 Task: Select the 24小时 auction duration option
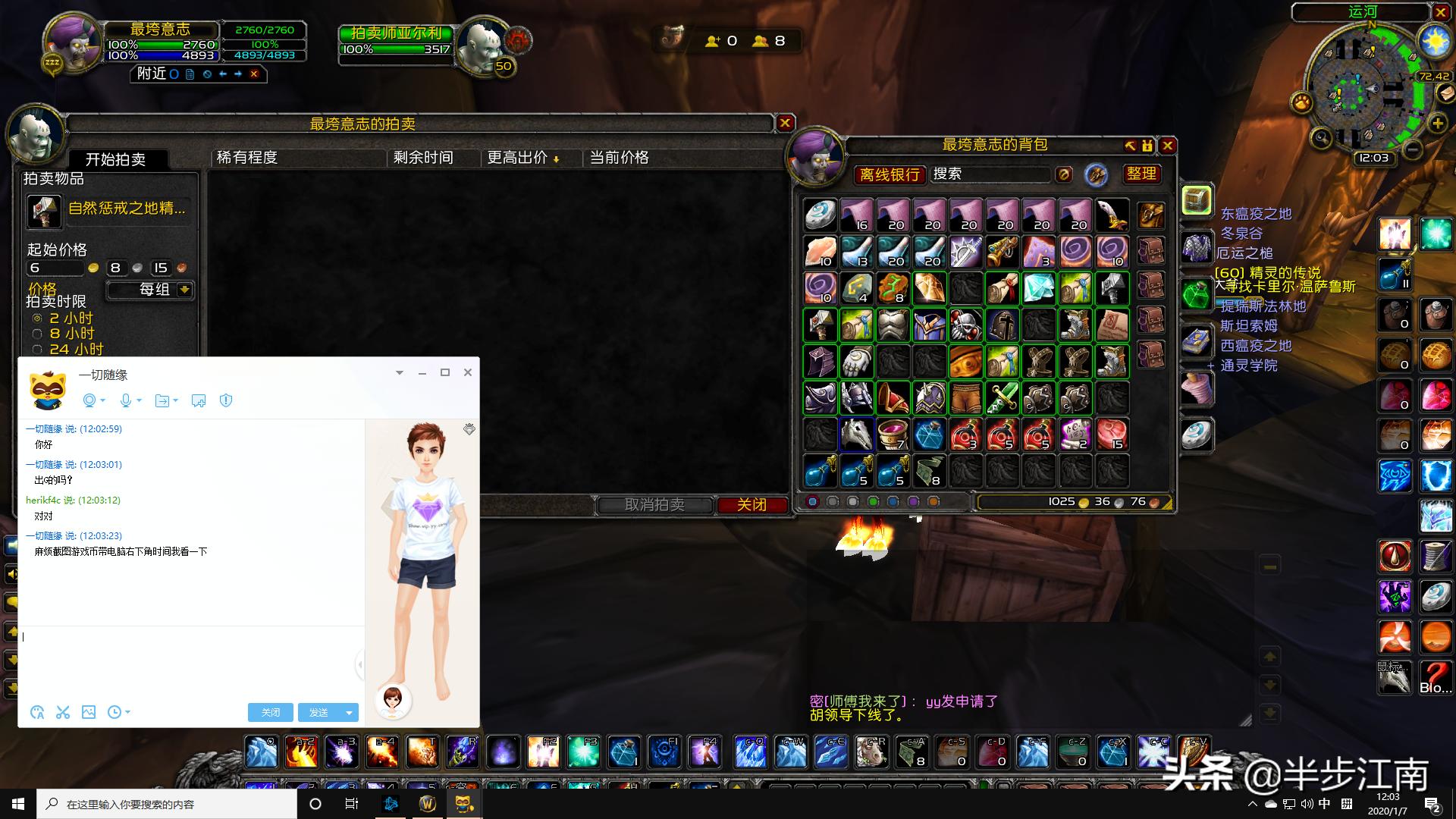37,349
